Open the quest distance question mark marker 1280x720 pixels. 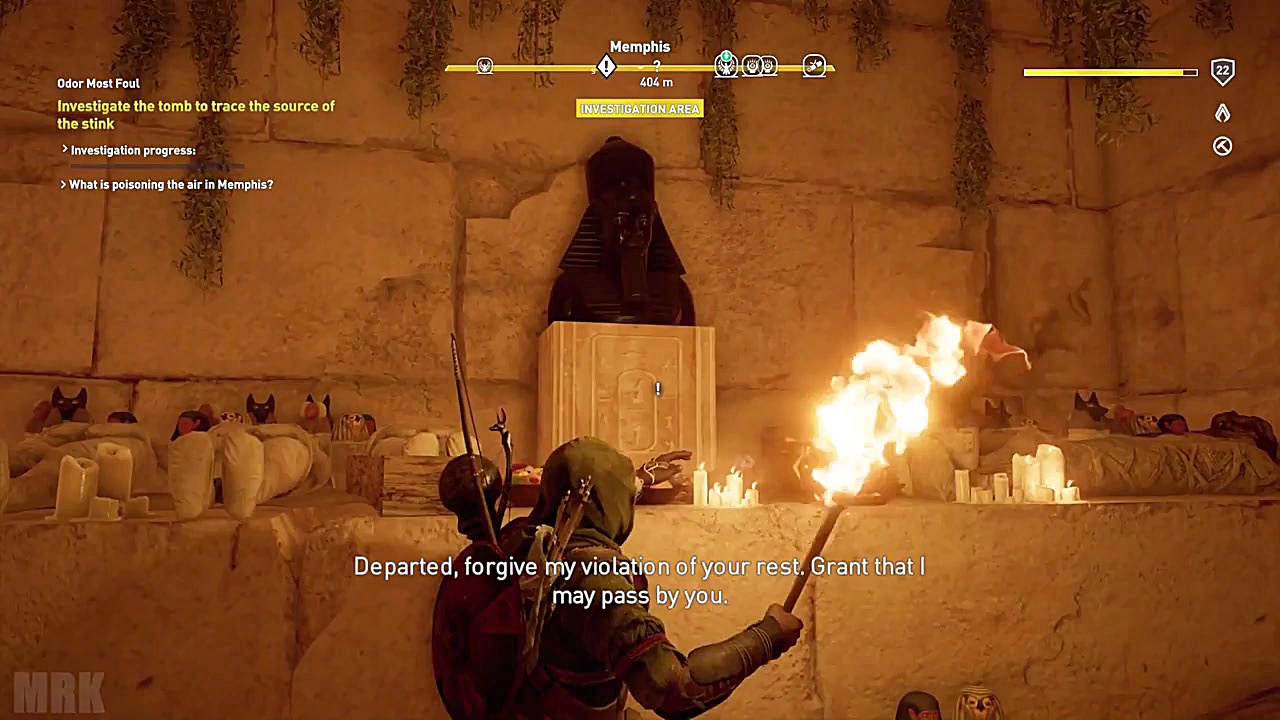coord(657,65)
